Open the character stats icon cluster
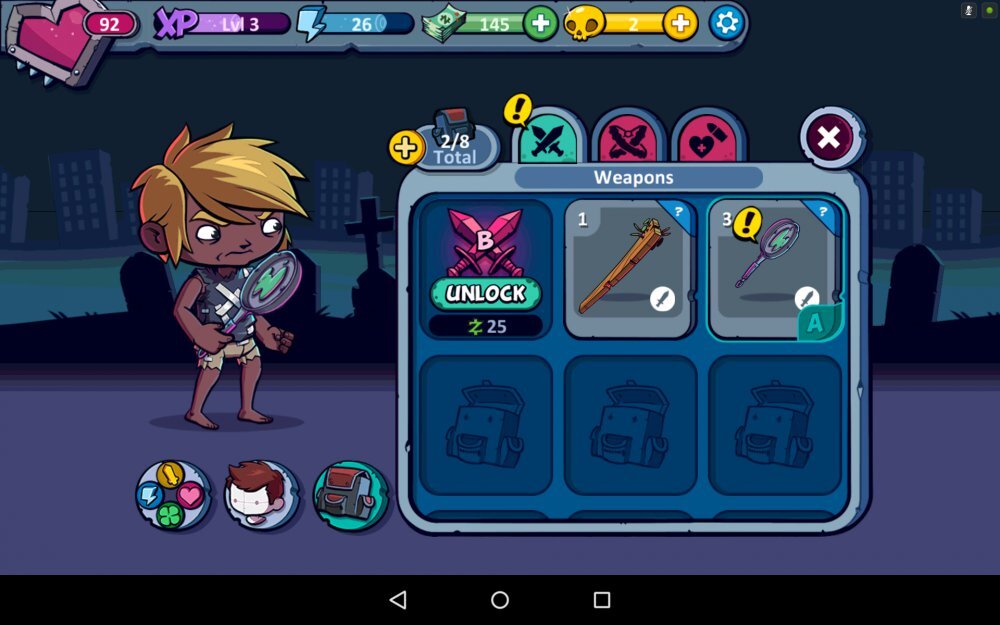The height and width of the screenshot is (625, 1000). 174,495
